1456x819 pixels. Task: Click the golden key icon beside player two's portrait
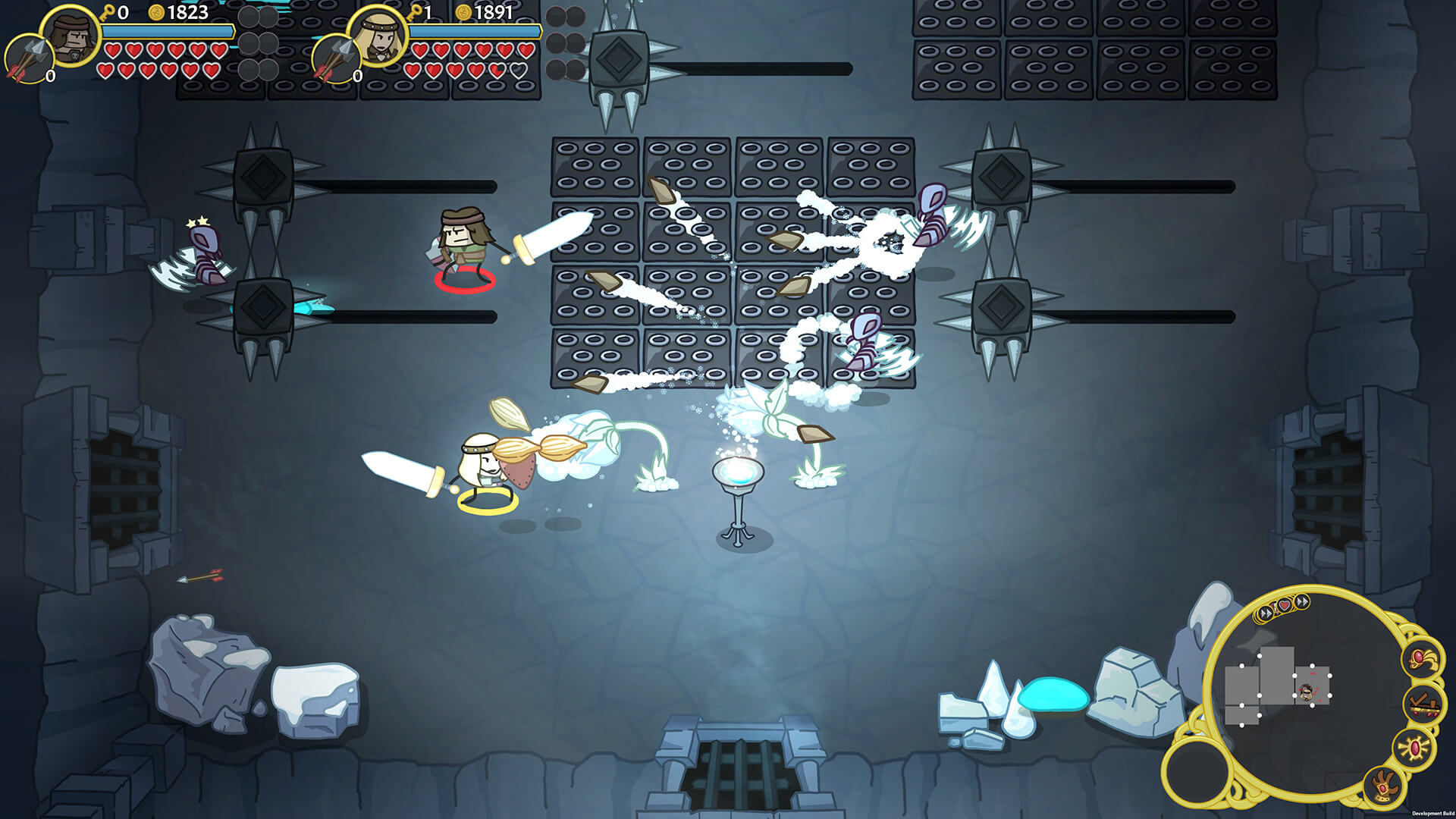point(415,12)
